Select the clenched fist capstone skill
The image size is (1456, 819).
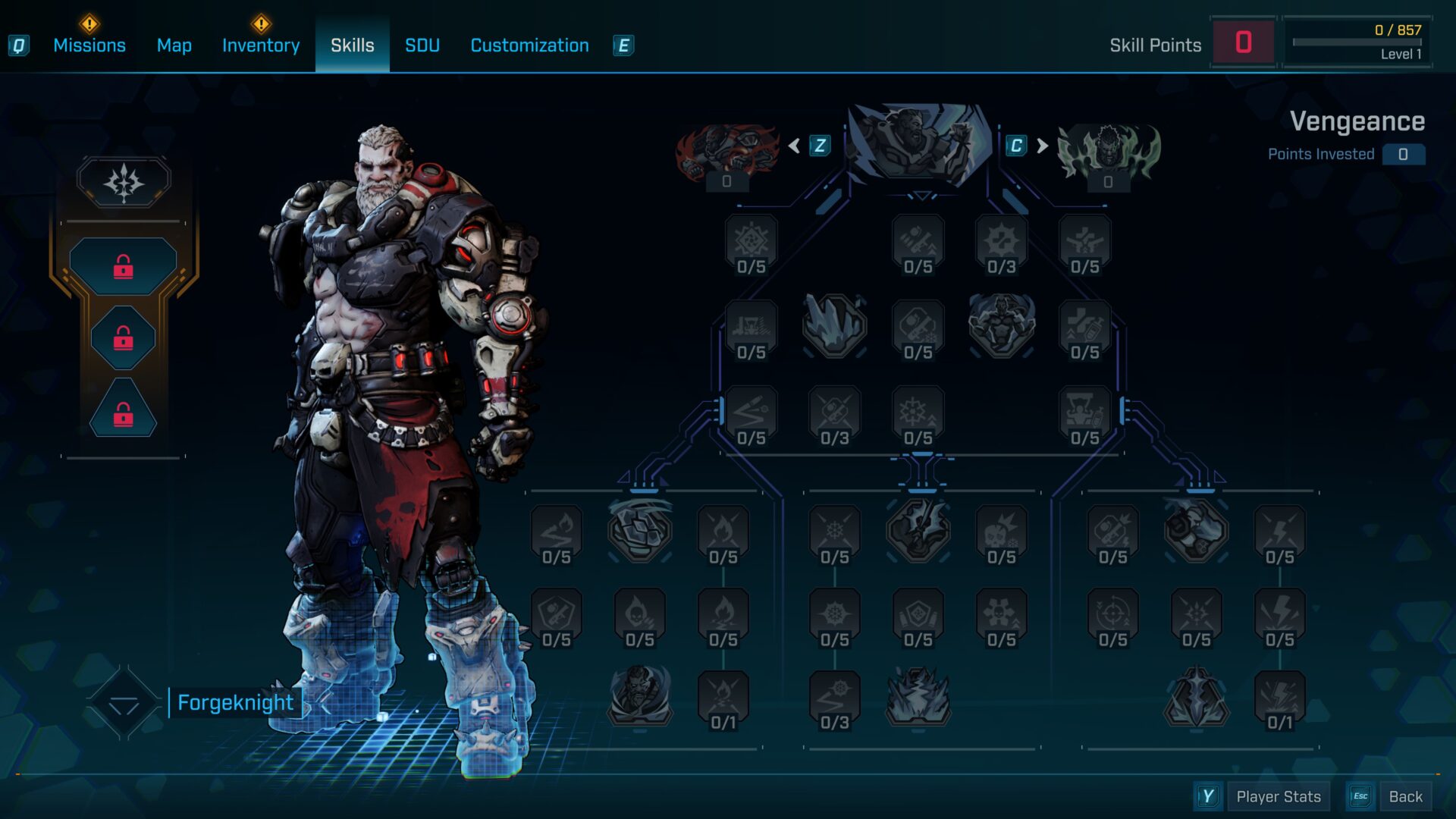click(x=639, y=530)
